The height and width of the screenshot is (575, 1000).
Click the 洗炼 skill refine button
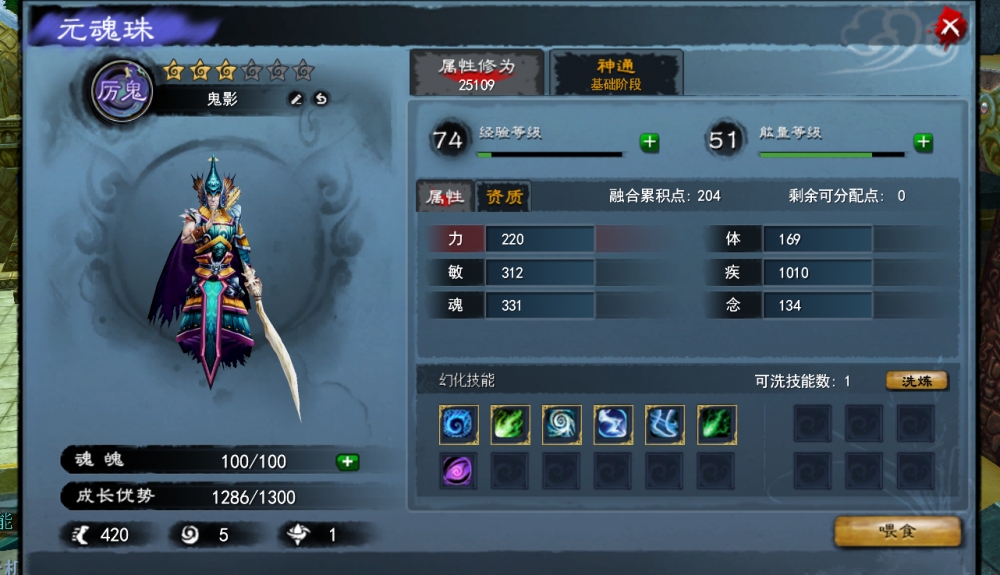coord(916,381)
